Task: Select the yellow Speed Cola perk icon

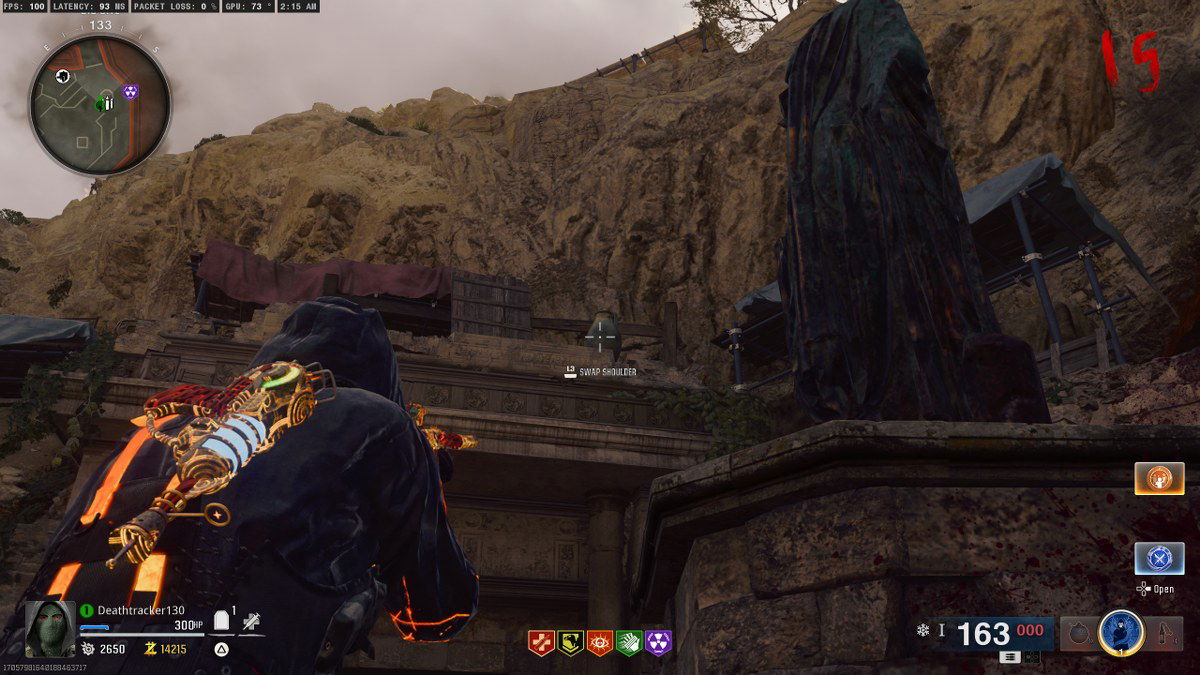Action: click(571, 643)
